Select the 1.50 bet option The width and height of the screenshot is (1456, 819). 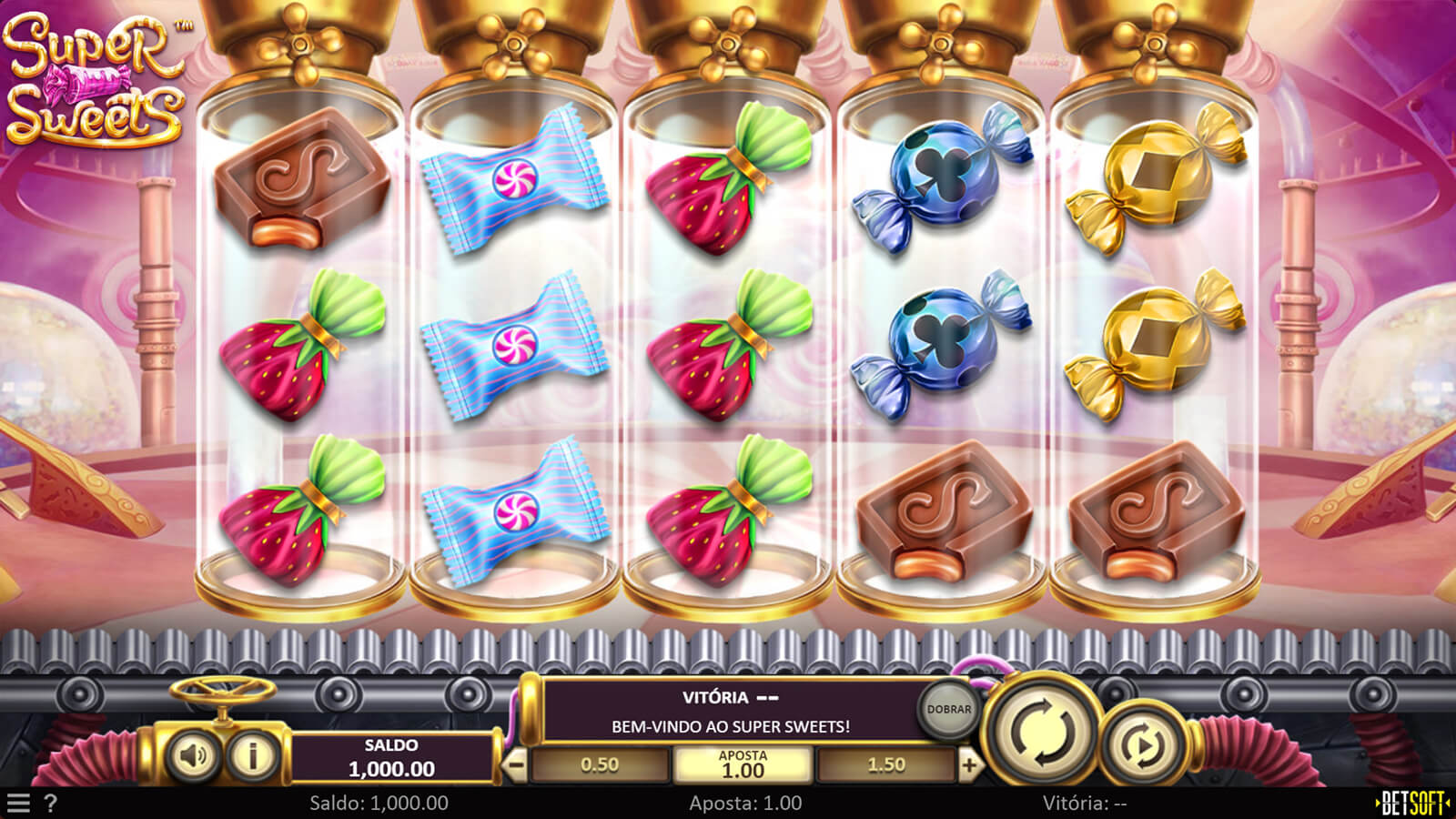(x=886, y=765)
